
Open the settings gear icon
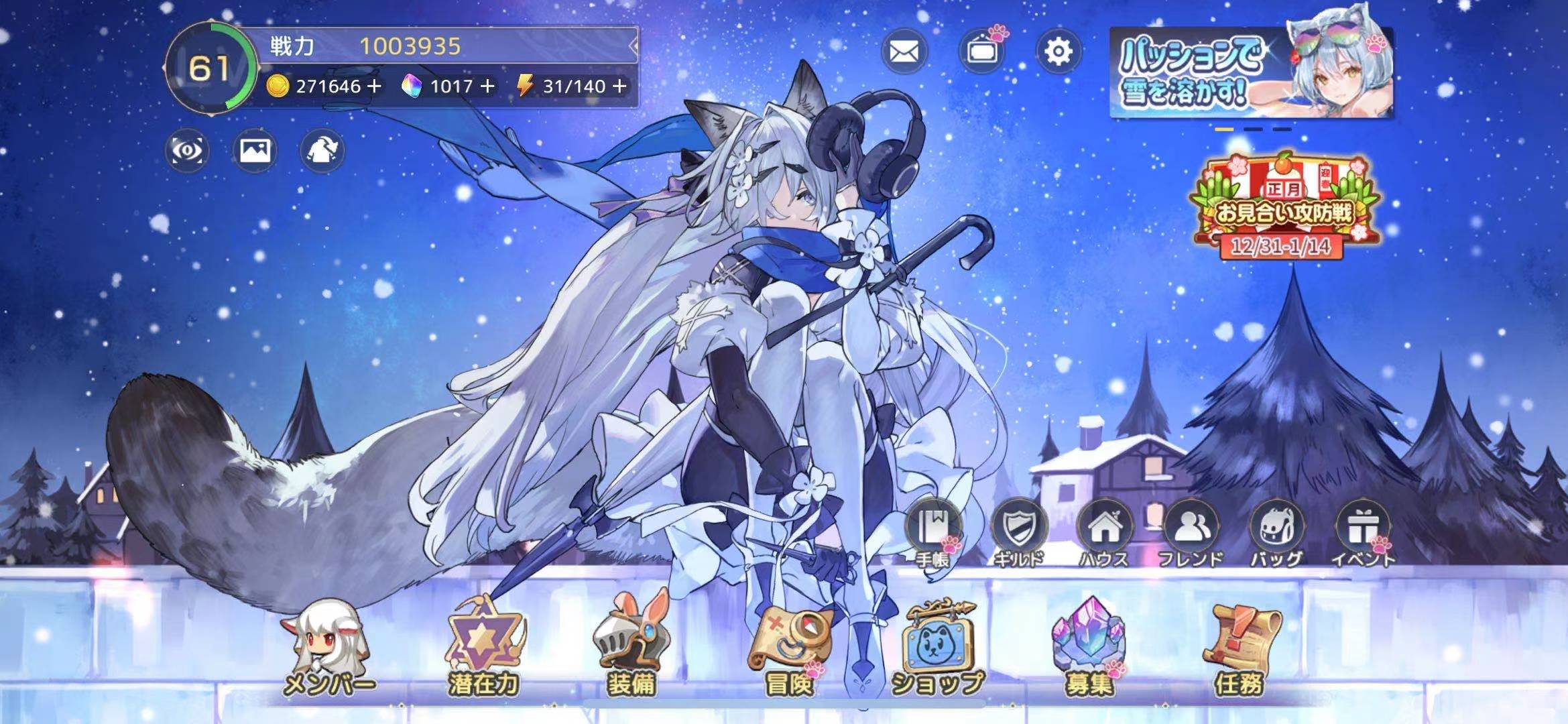(1058, 52)
